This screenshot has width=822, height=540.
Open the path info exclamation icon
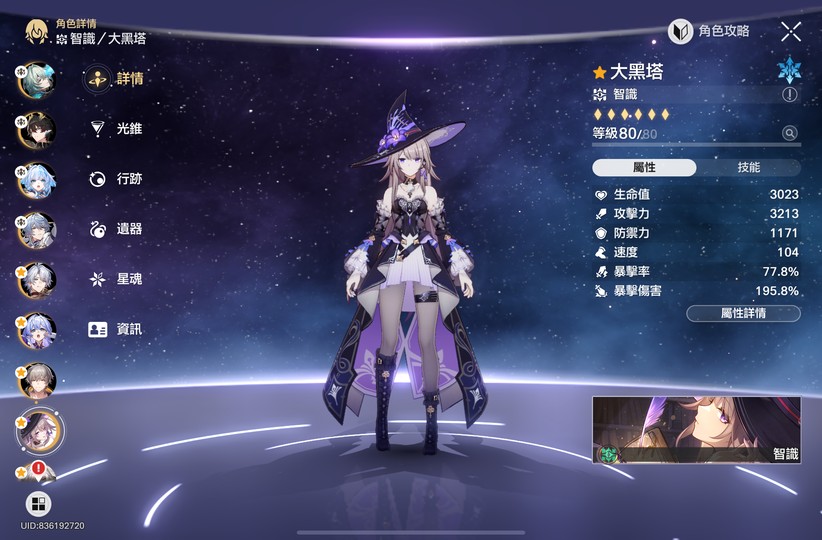(790, 95)
